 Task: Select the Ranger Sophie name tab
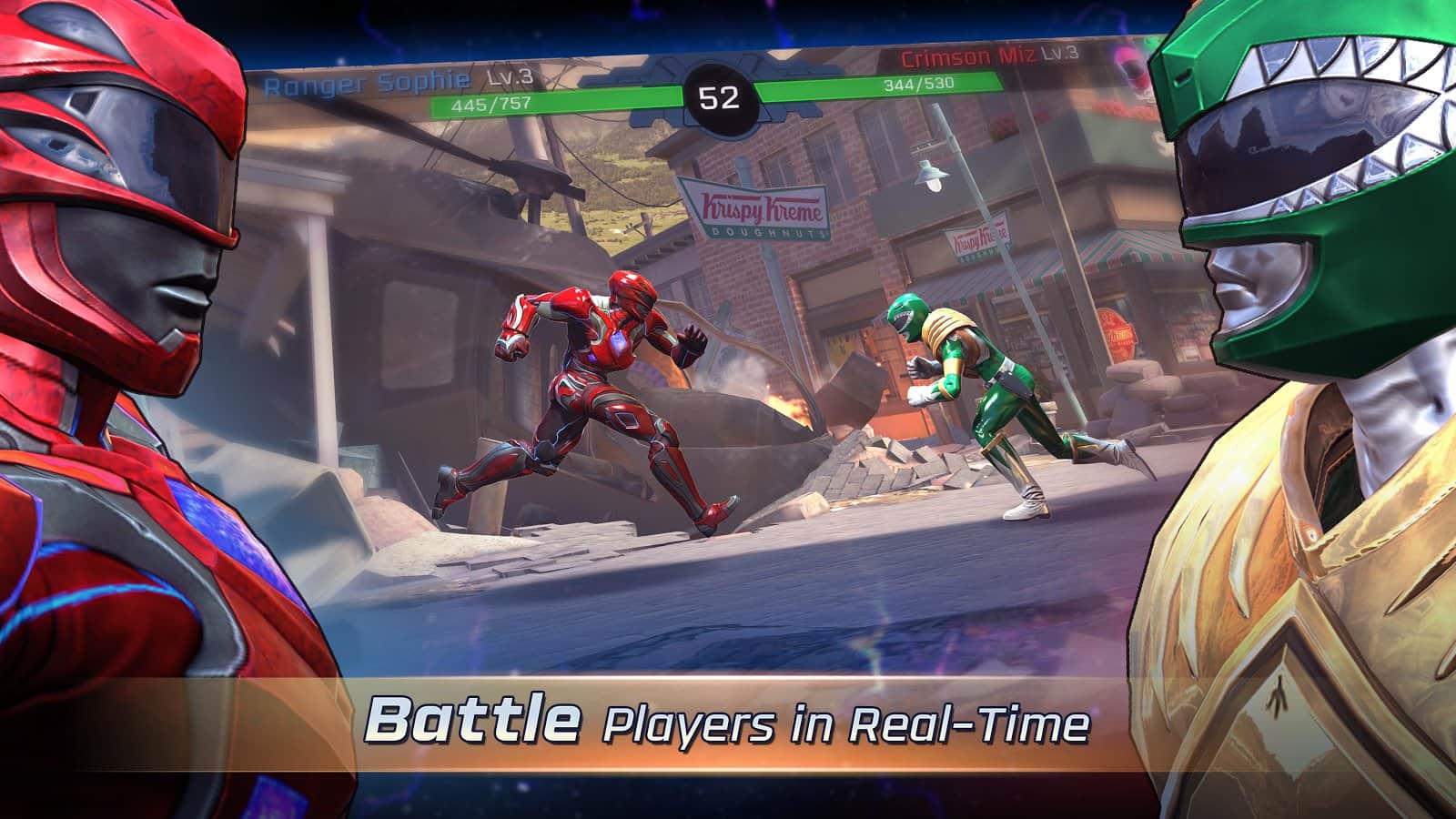(364, 80)
